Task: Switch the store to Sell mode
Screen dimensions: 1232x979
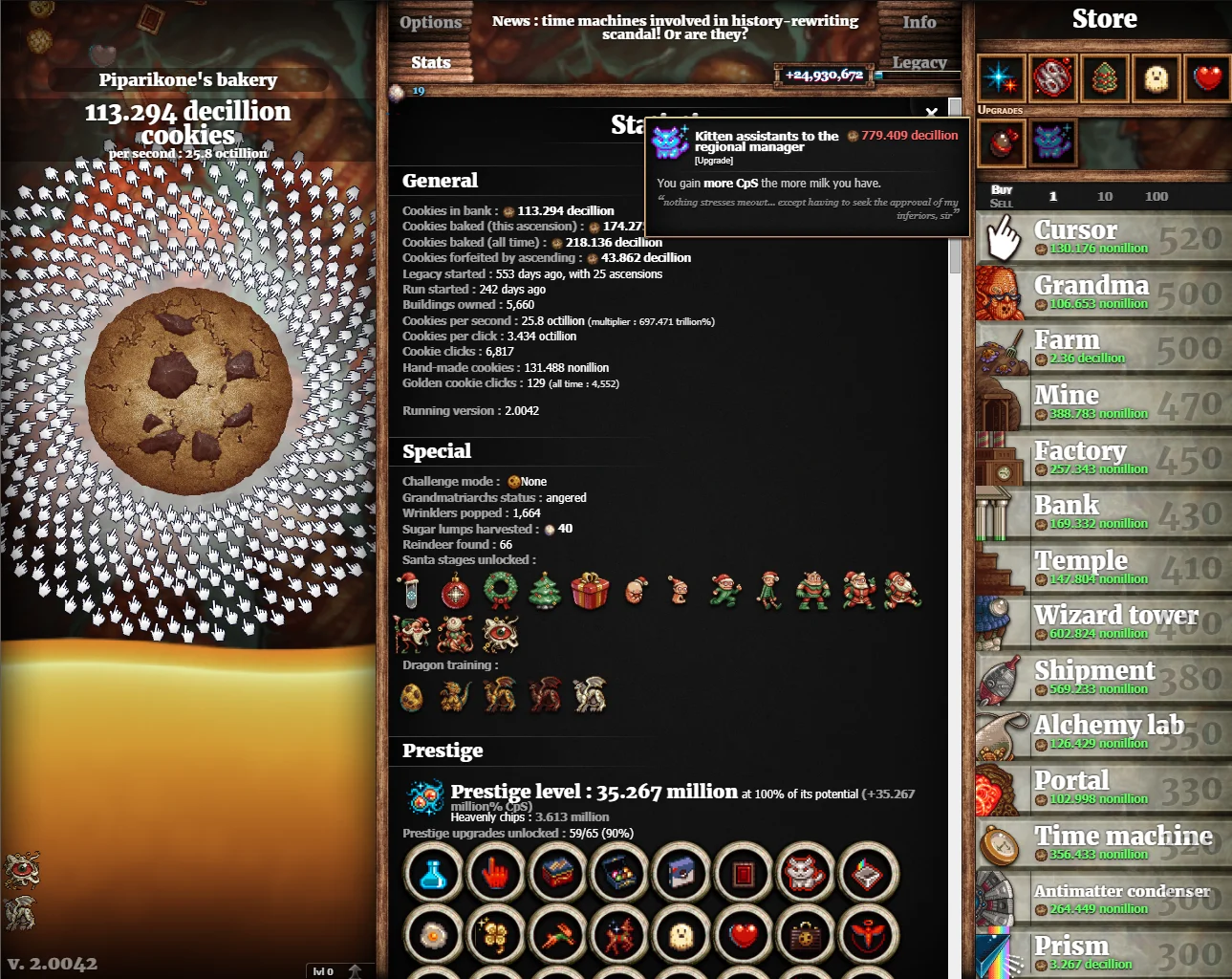Action: pos(1001,203)
